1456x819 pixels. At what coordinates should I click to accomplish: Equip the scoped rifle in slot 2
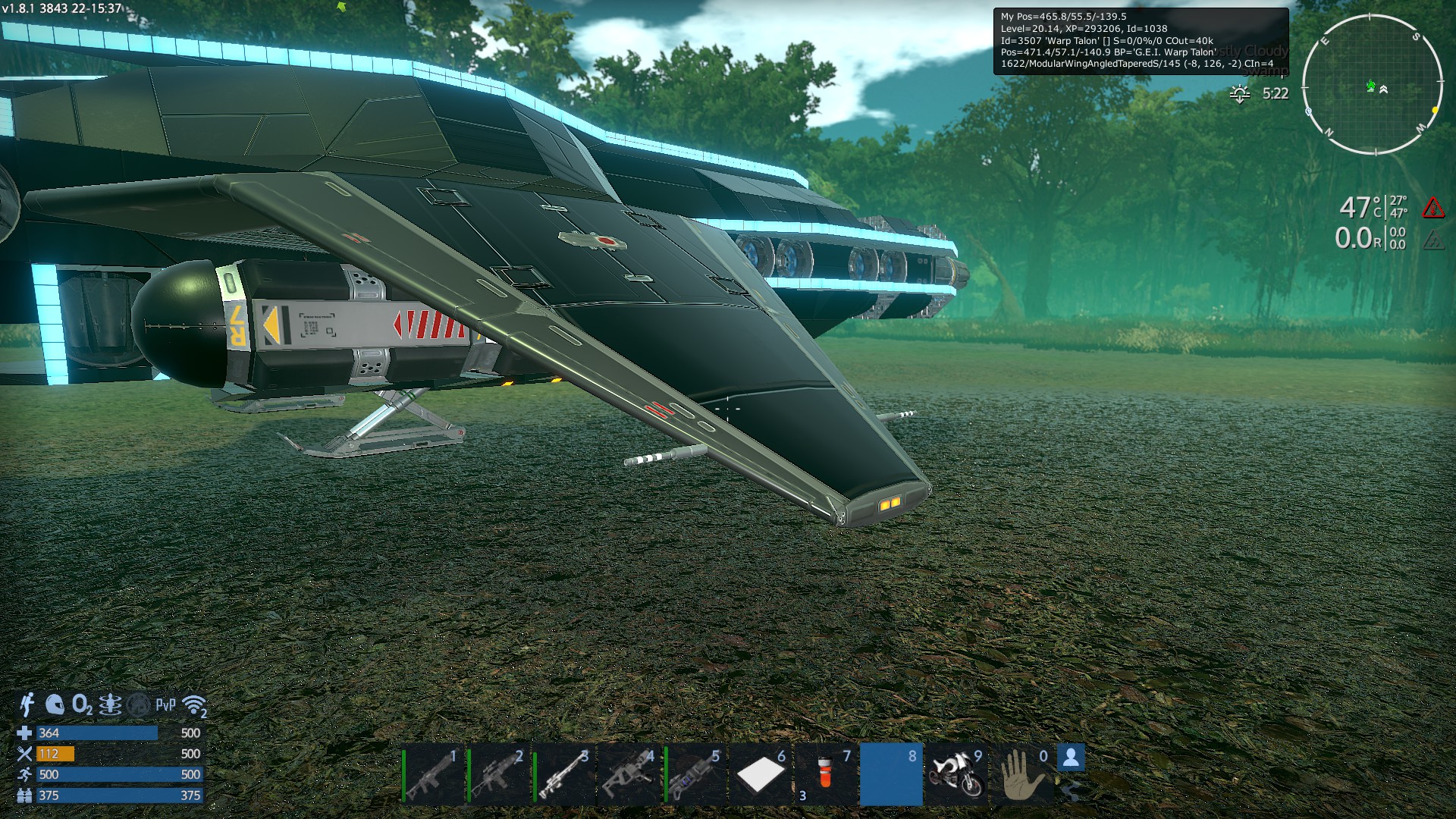click(x=499, y=775)
